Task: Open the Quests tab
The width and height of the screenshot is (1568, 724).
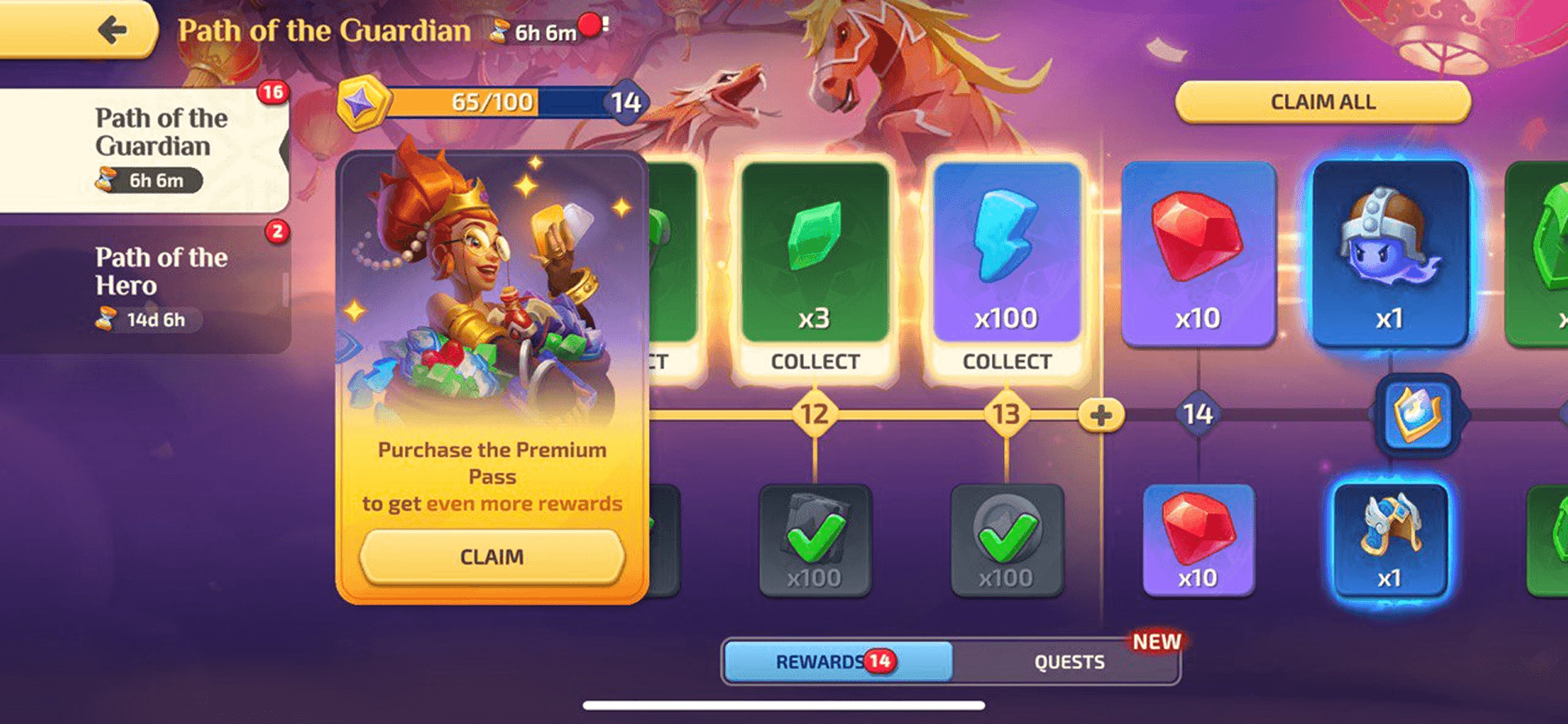Action: (x=1068, y=662)
